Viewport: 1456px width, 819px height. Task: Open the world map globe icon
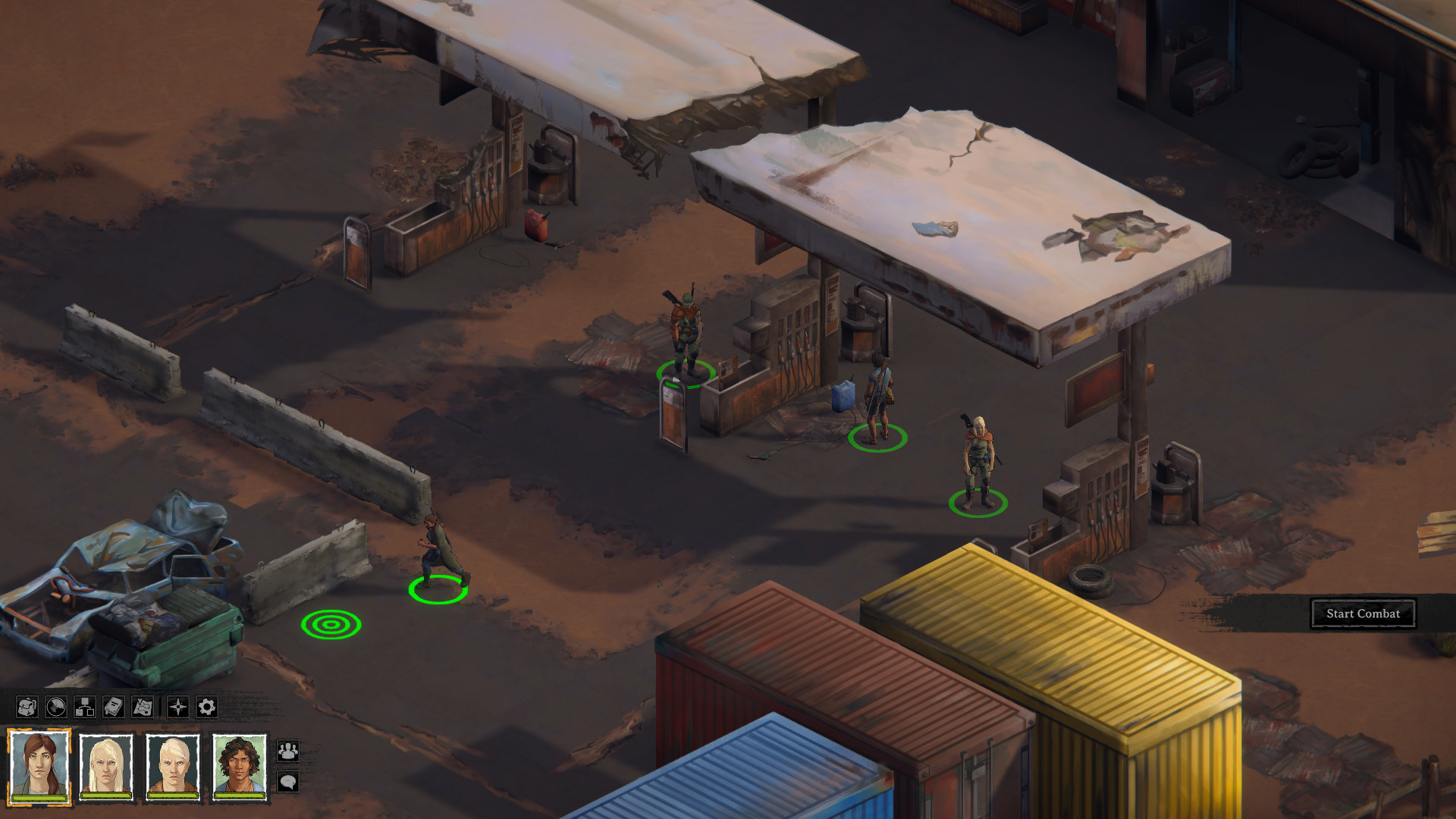point(55,708)
